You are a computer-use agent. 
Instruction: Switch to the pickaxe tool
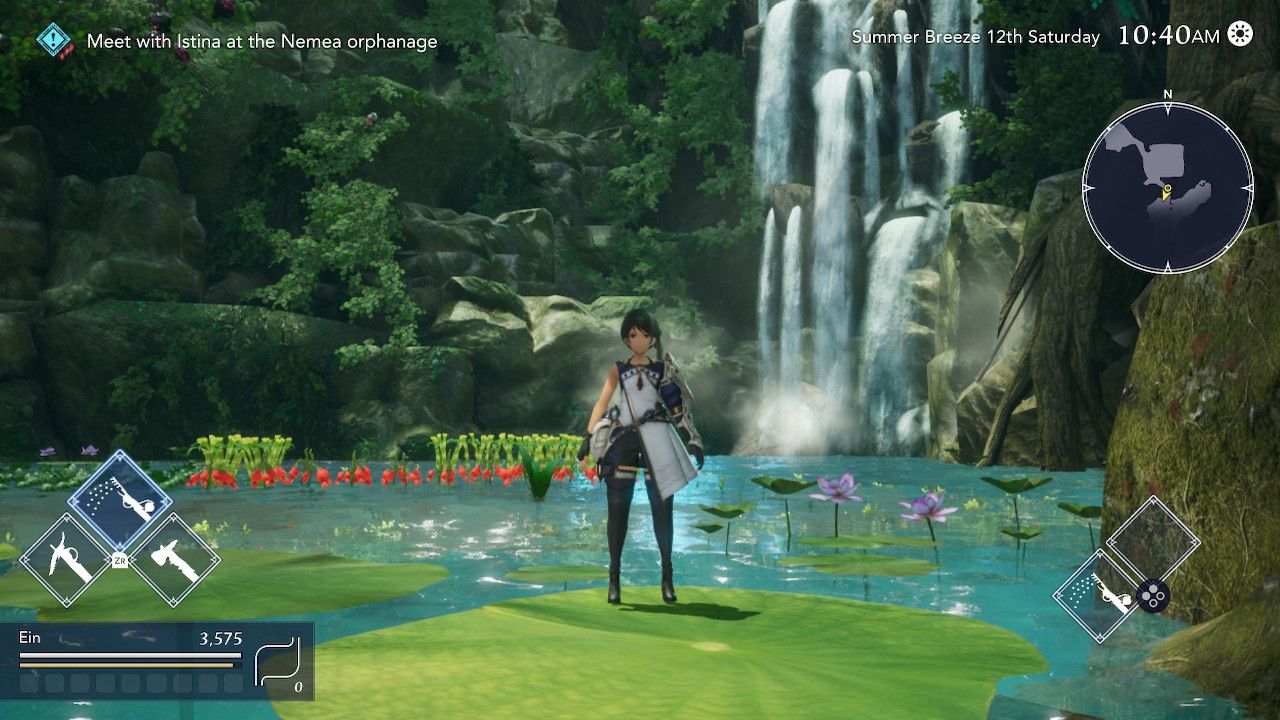(x=64, y=559)
